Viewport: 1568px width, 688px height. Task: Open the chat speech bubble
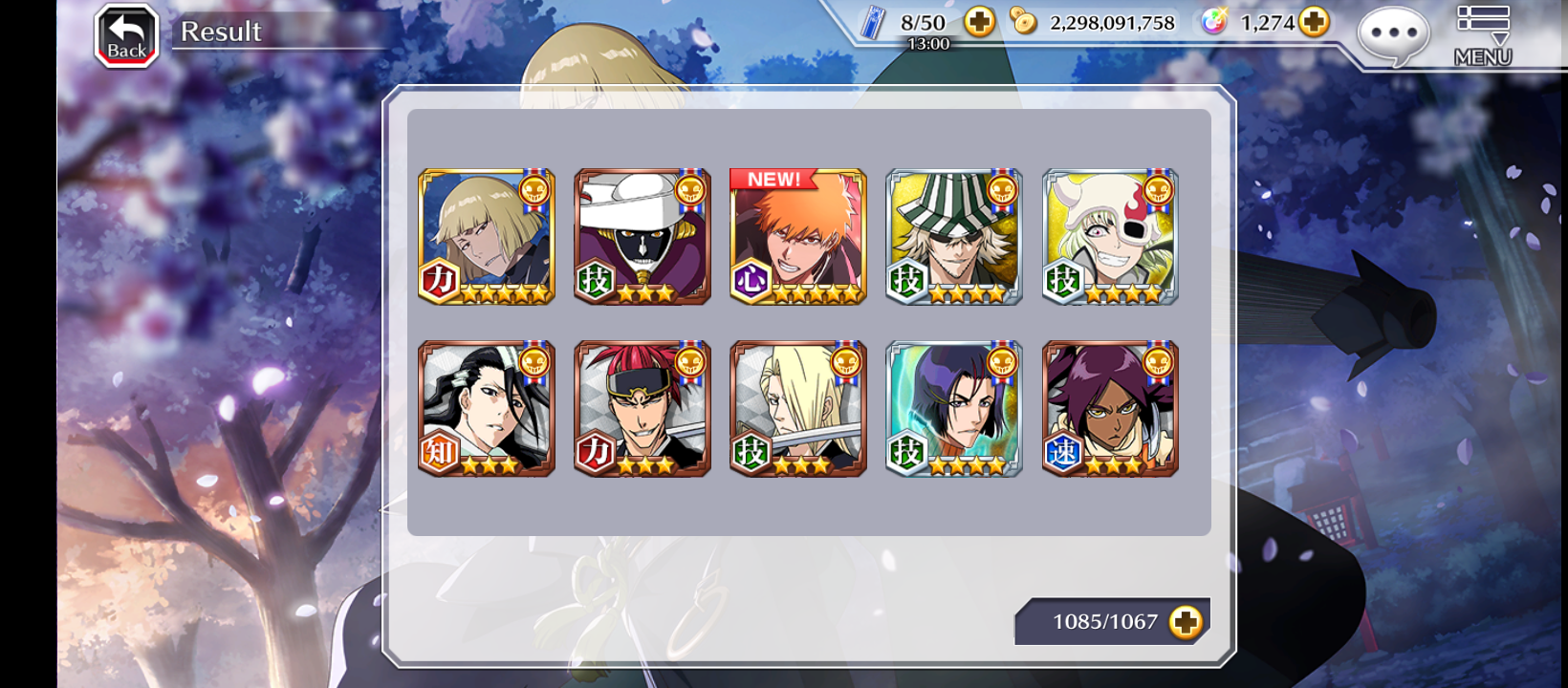point(1393,34)
